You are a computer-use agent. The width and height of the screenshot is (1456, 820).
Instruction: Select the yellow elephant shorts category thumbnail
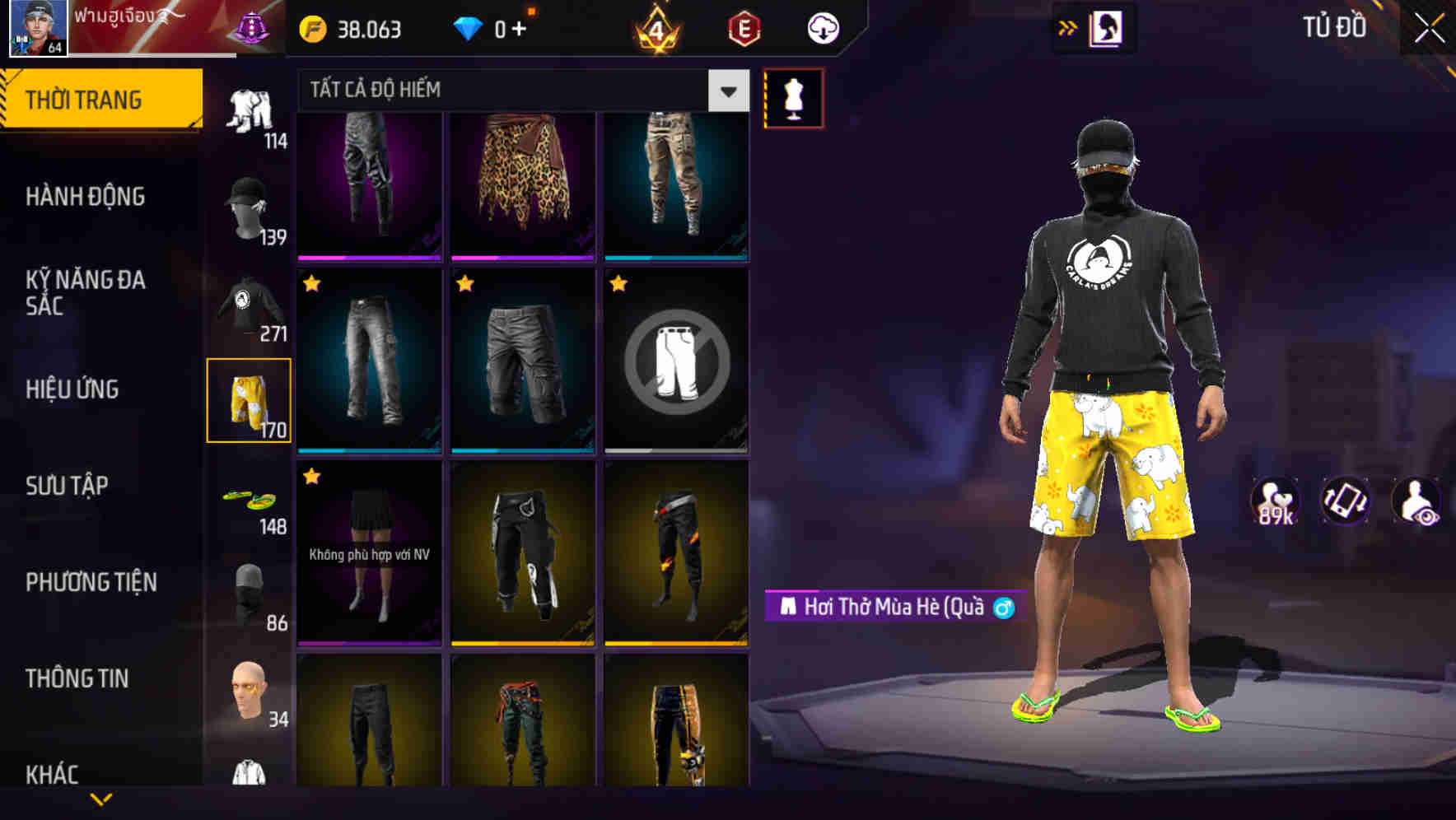[250, 401]
